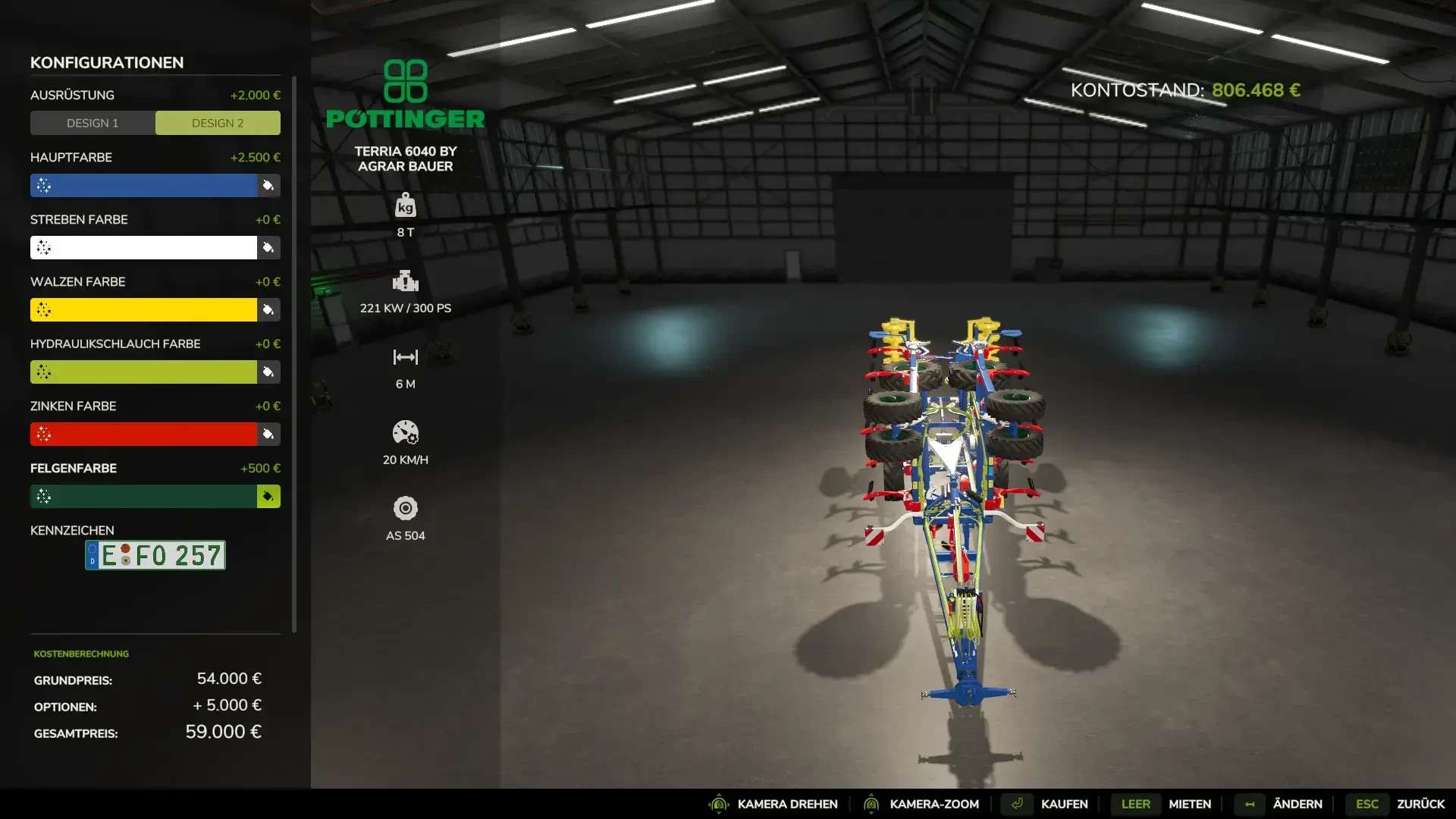Open the blue Hauptfarbe color bar
This screenshot has width=1456, height=819.
143,186
